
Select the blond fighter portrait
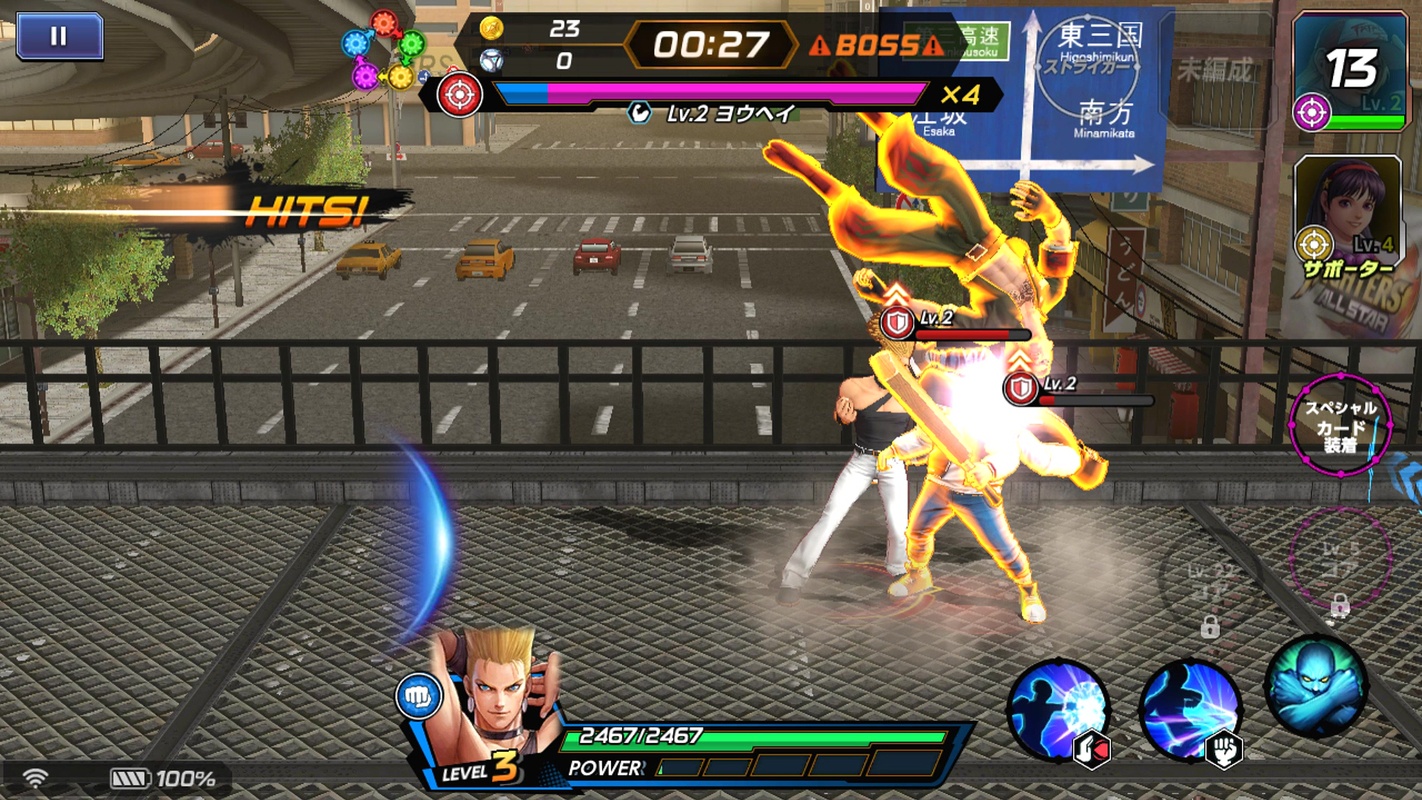(x=492, y=690)
